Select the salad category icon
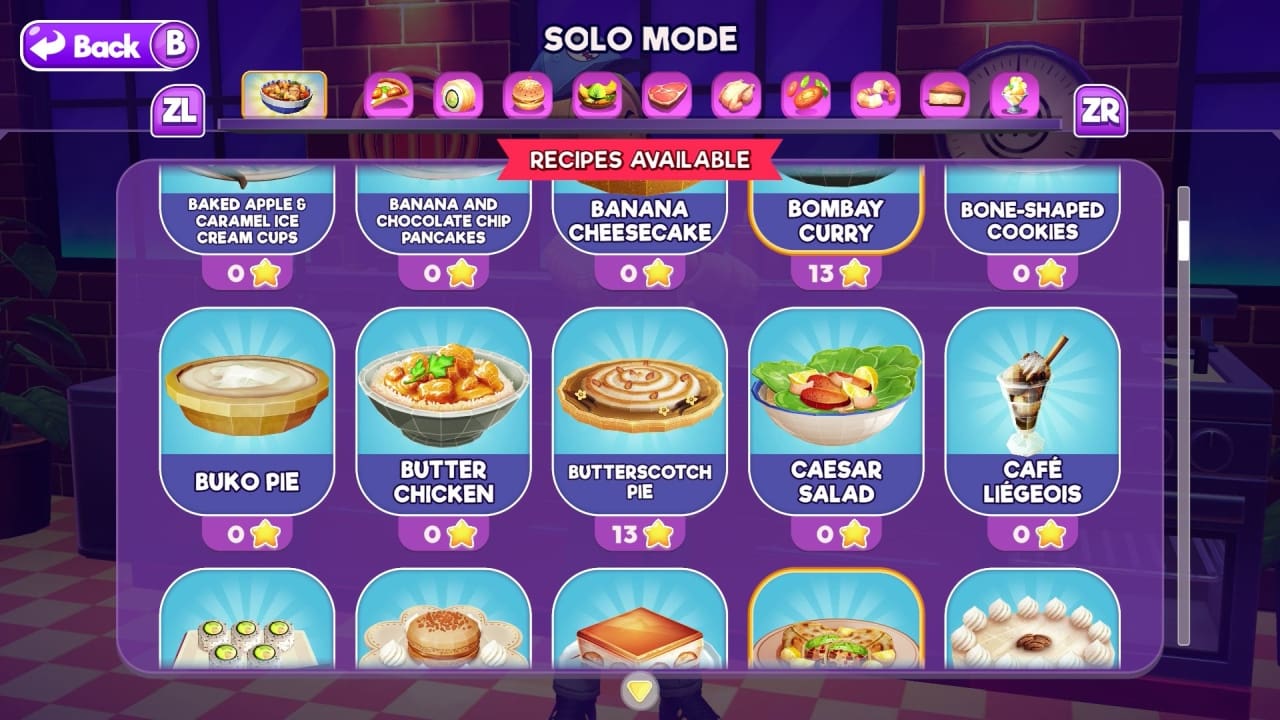This screenshot has width=1280, height=720. click(597, 94)
